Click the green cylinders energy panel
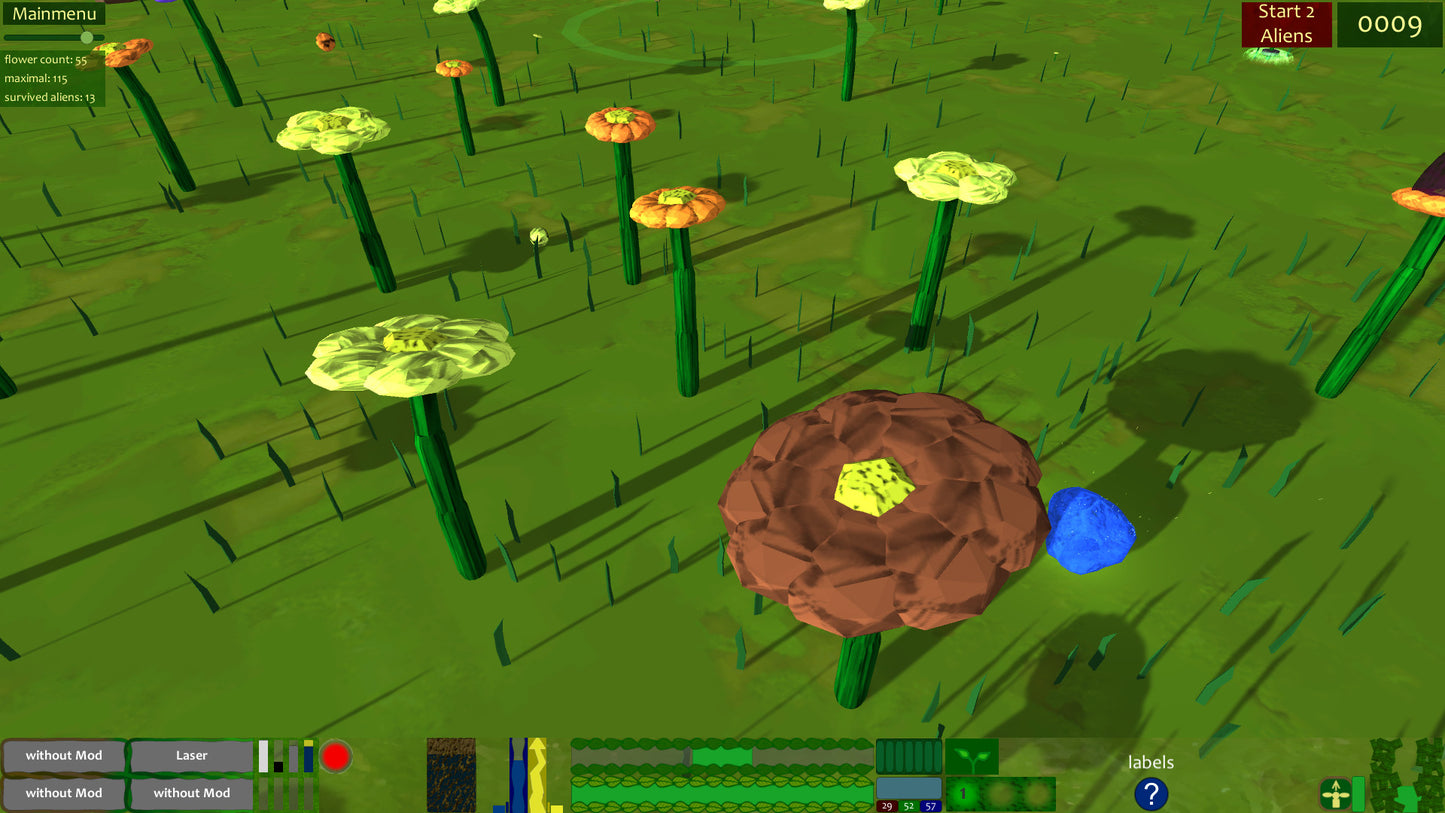1445x813 pixels. pyautogui.click(x=908, y=755)
